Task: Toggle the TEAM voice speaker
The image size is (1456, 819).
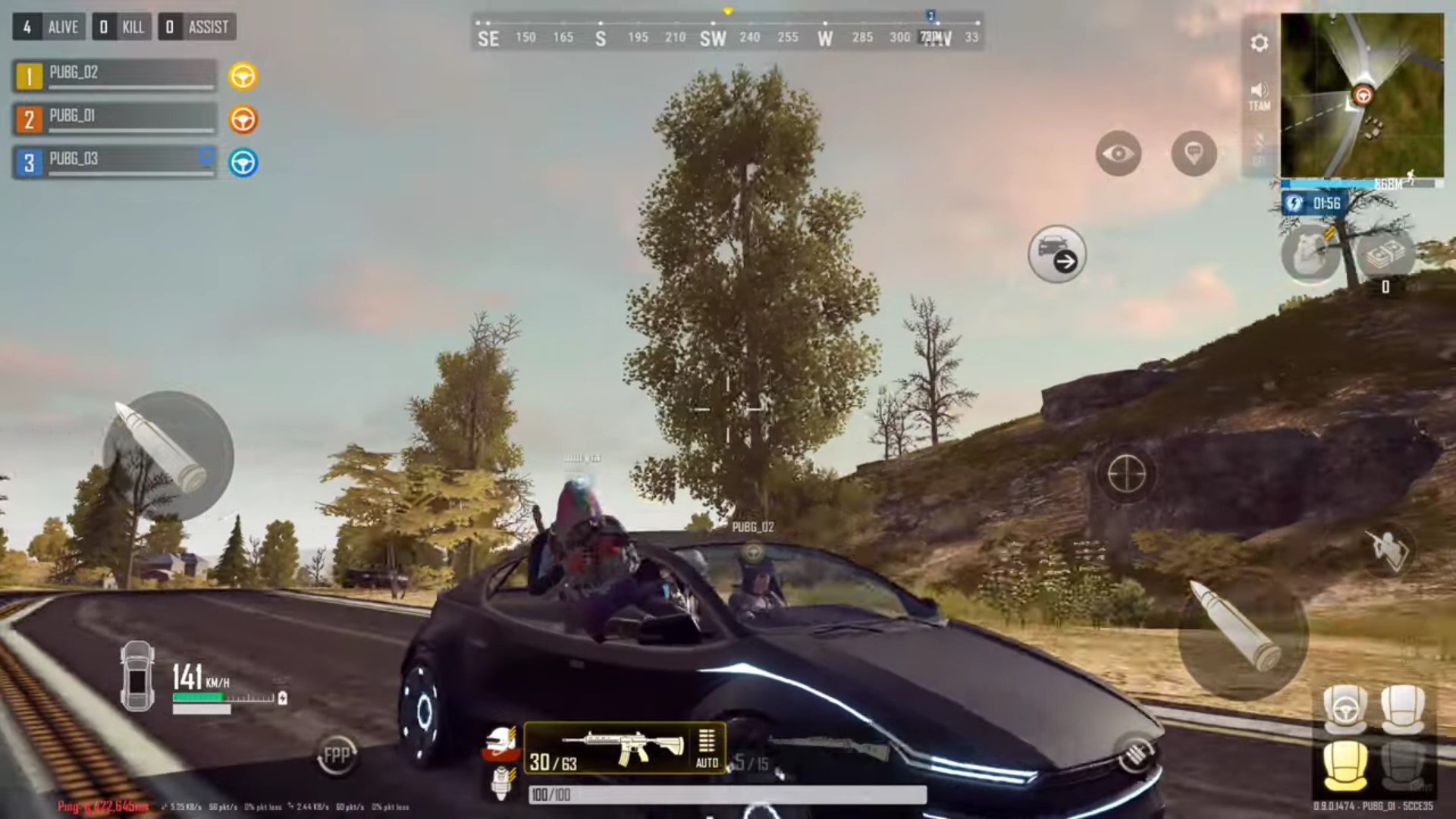Action: [x=1259, y=96]
